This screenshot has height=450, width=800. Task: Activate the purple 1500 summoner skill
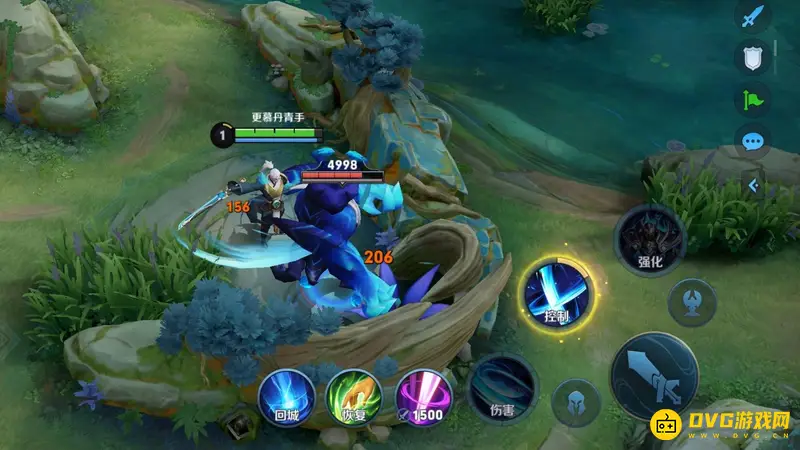[x=423, y=394]
